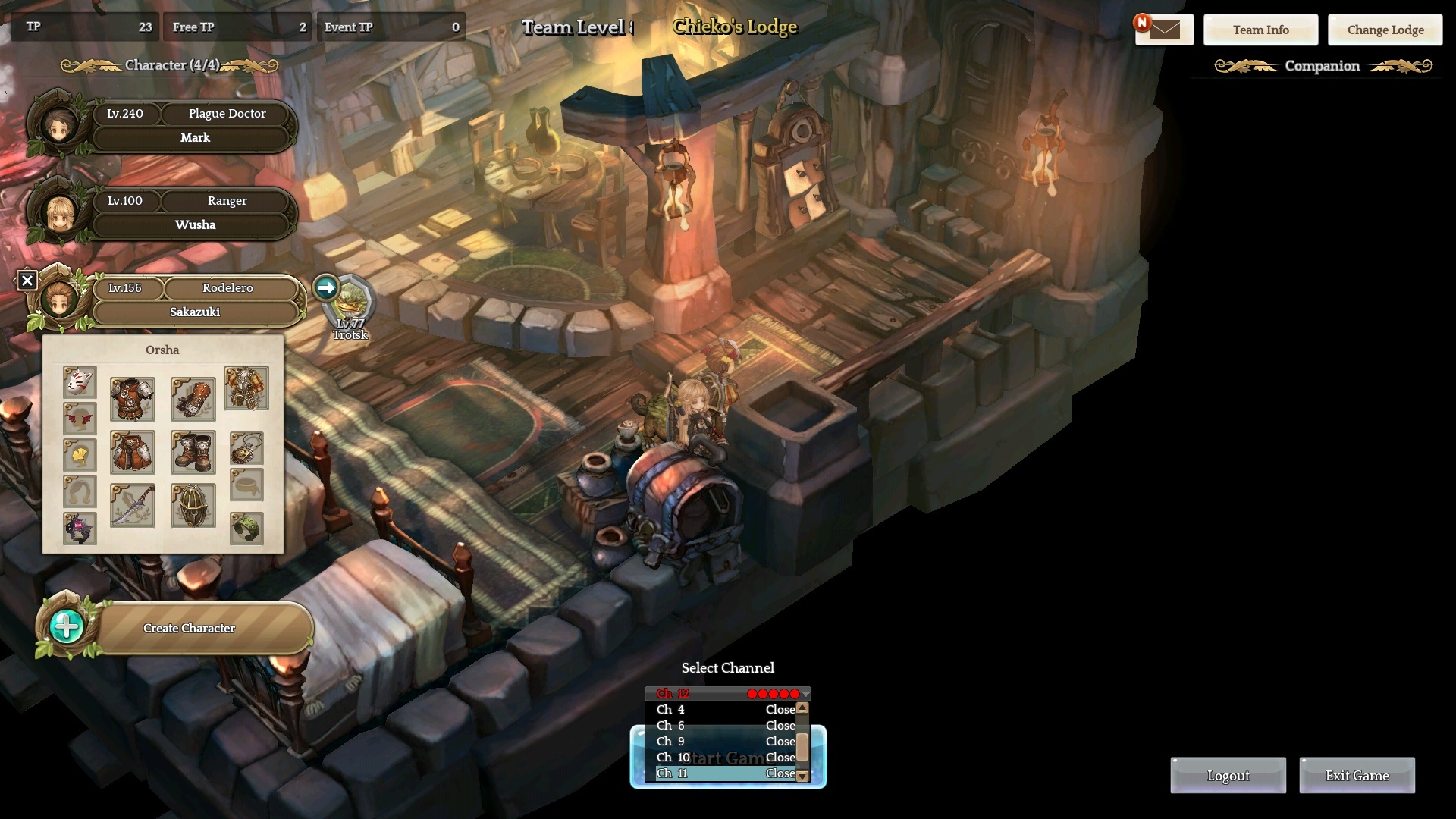Open the Team Info panel

pyautogui.click(x=1260, y=30)
